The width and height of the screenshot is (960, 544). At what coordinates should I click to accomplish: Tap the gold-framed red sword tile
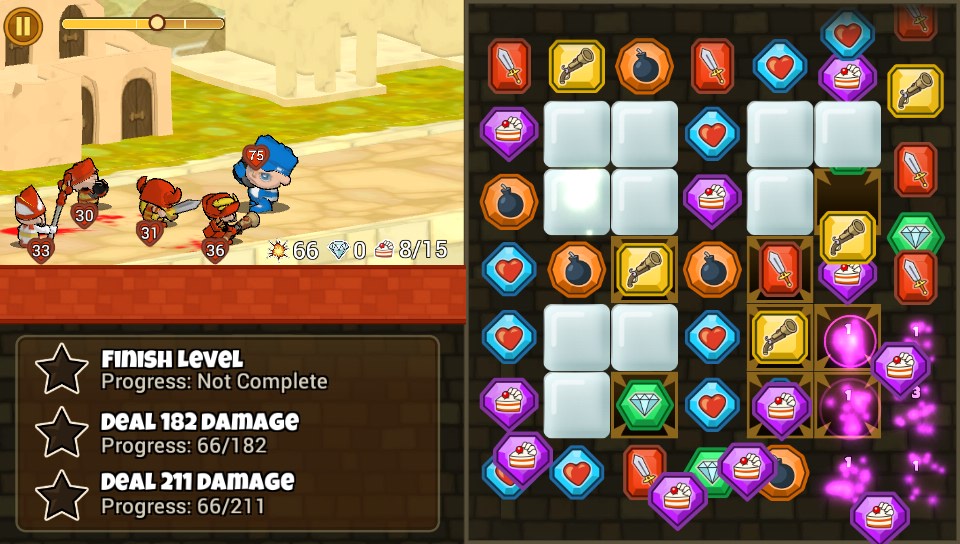(779, 269)
